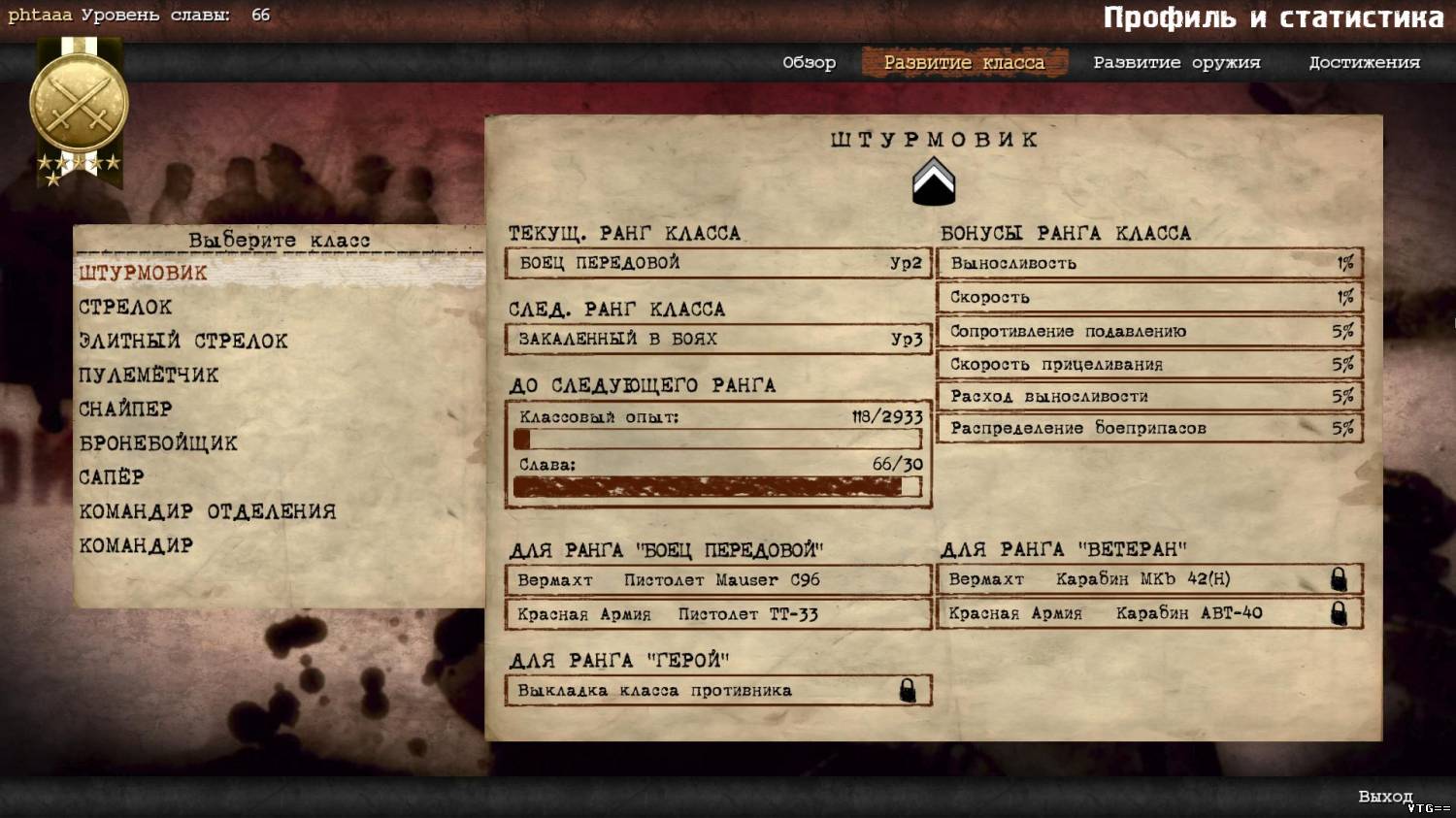
Task: Select the Пулемётчик class
Action: [x=149, y=376]
